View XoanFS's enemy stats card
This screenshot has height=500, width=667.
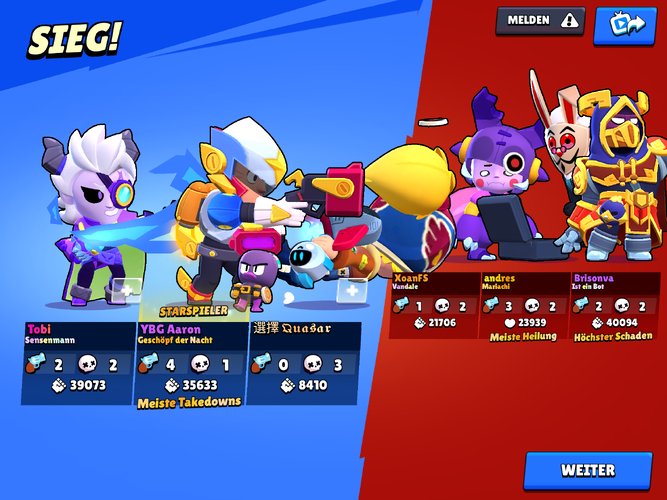pyautogui.click(x=433, y=304)
